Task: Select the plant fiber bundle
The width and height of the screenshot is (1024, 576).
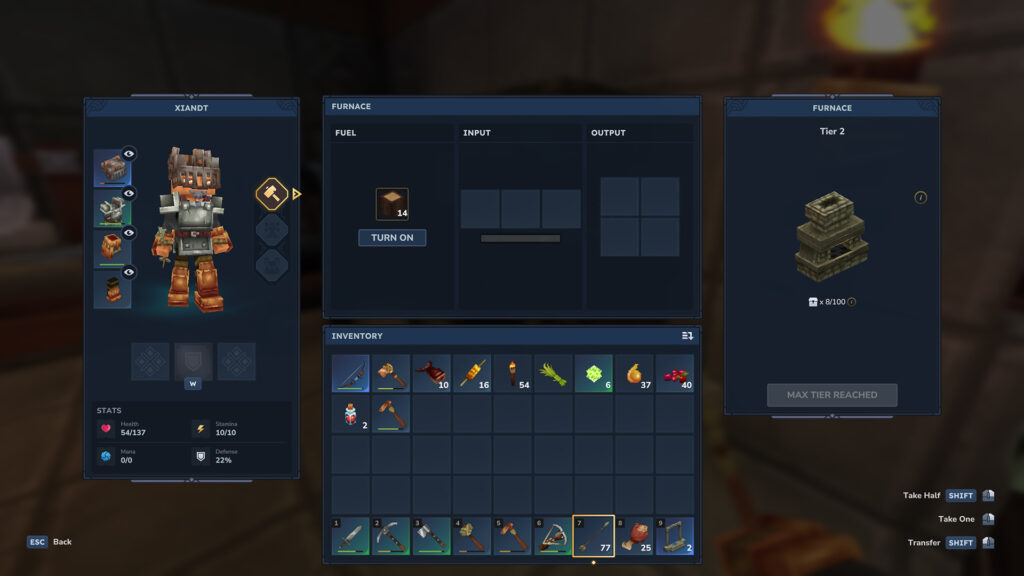Action: pyautogui.click(x=553, y=373)
